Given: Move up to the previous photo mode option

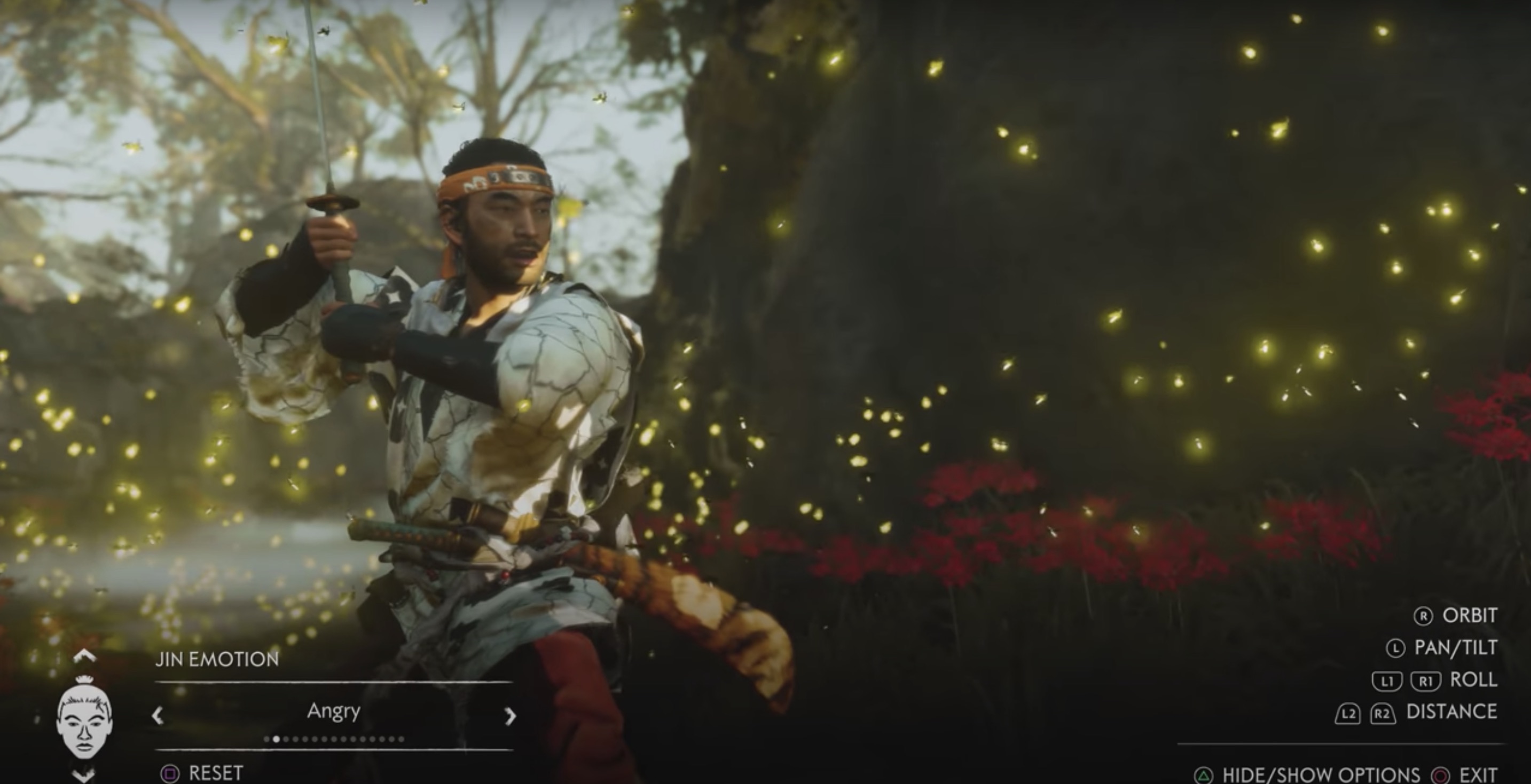Looking at the screenshot, I should [84, 656].
